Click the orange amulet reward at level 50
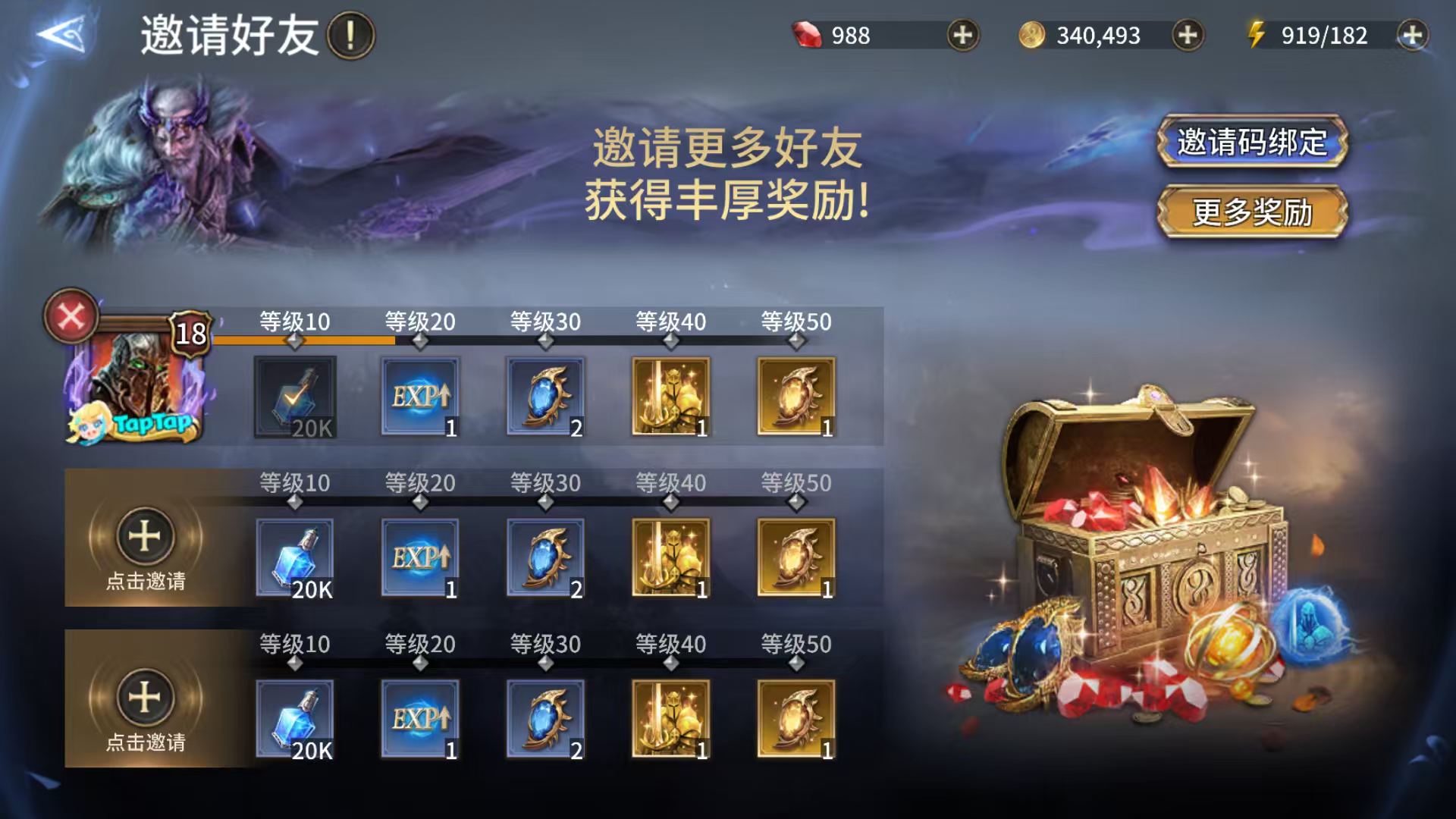The width and height of the screenshot is (1456, 819). pos(795,398)
